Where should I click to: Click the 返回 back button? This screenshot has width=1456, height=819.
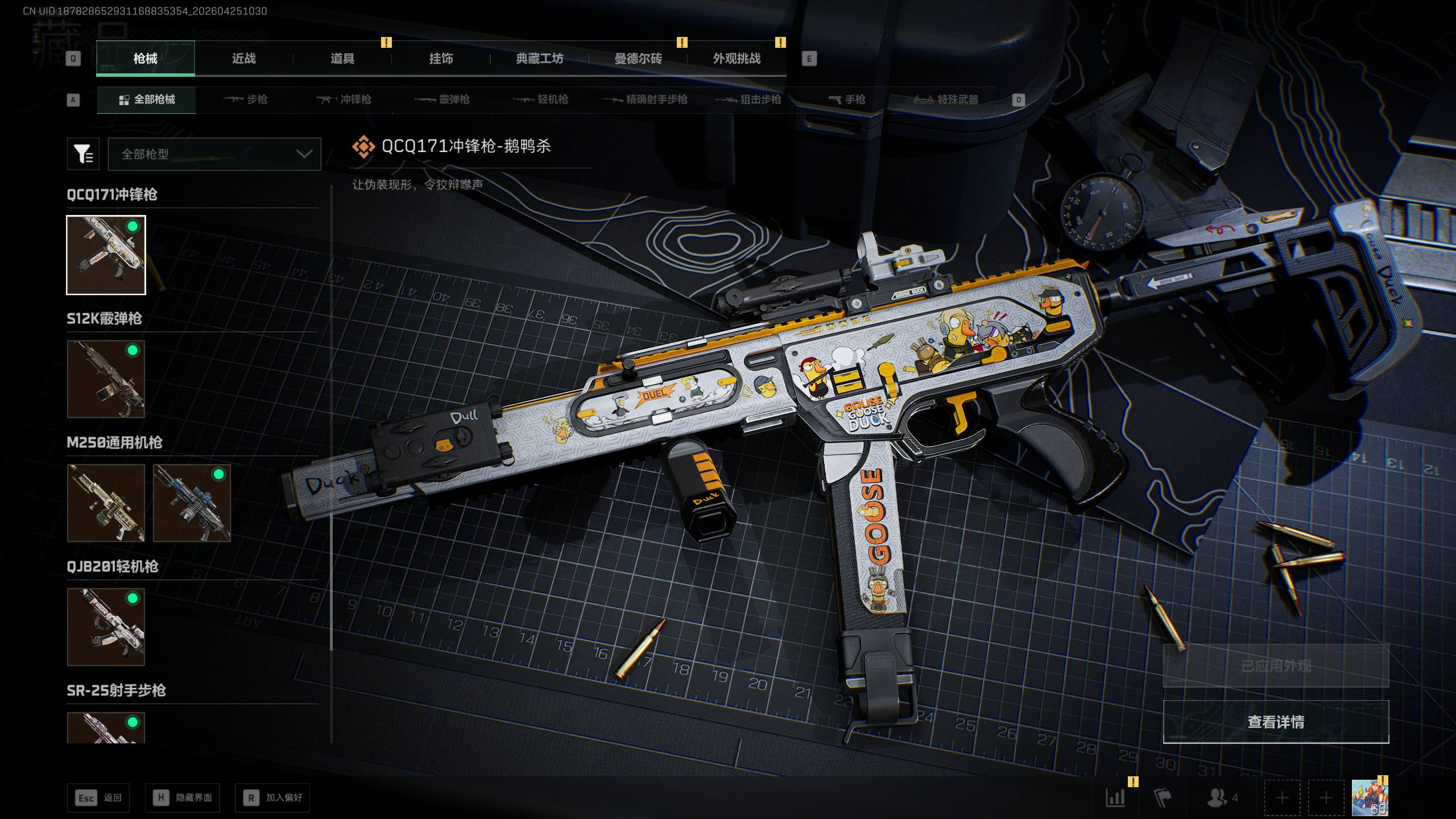click(x=98, y=798)
